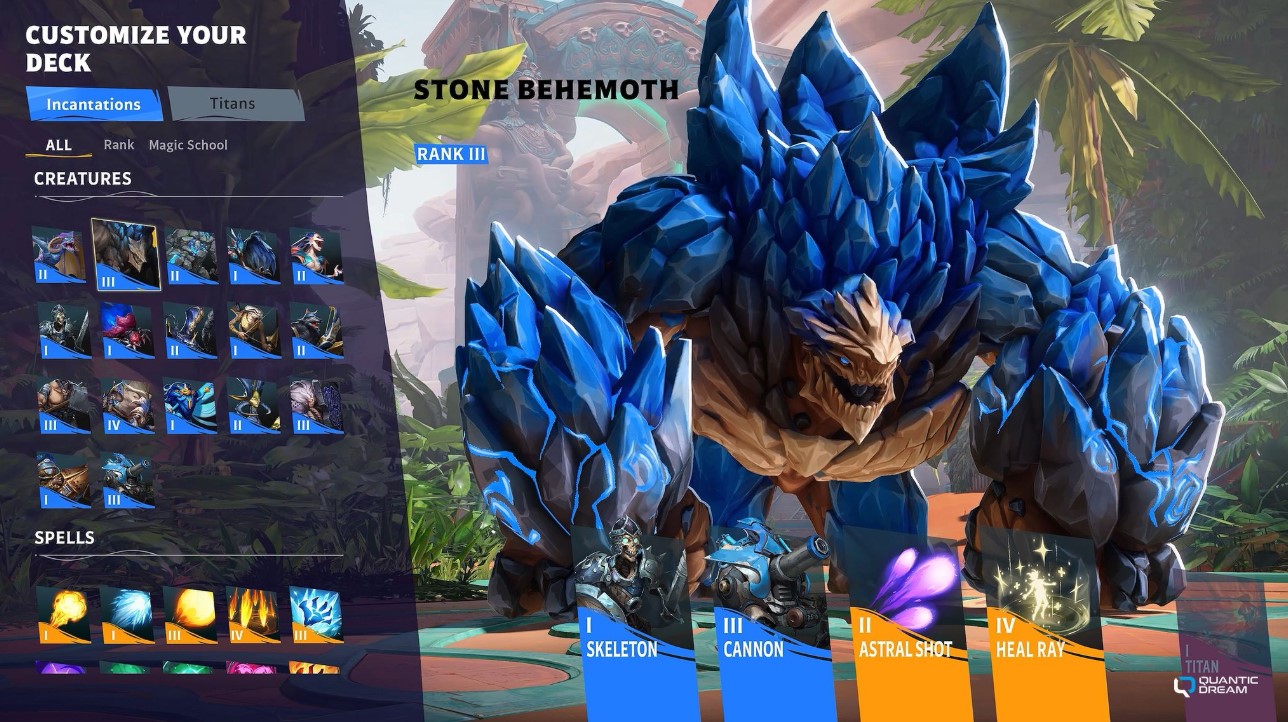Select the Stone Behemoth creature thumbnail
The width and height of the screenshot is (1288, 722).
[125, 254]
